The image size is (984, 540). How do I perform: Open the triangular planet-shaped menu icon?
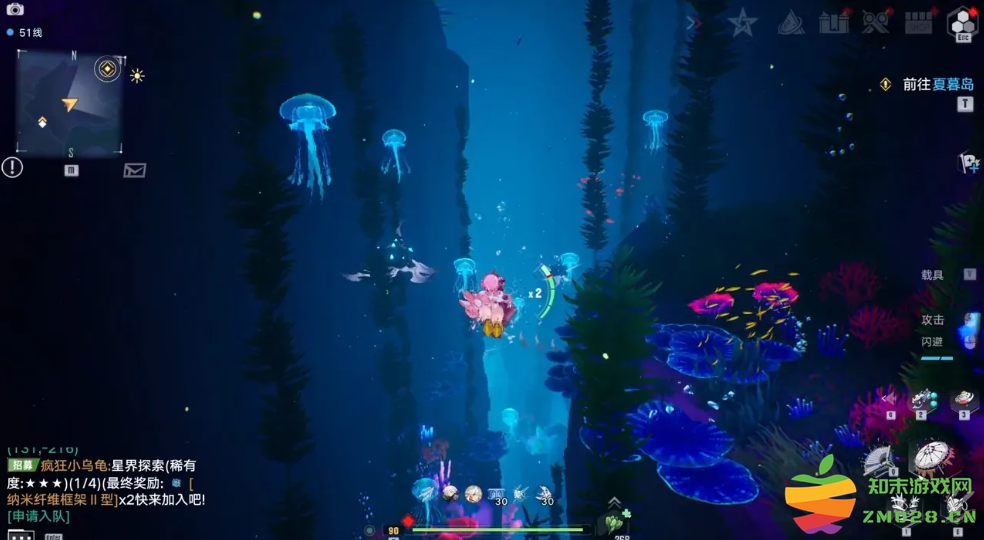point(791,23)
